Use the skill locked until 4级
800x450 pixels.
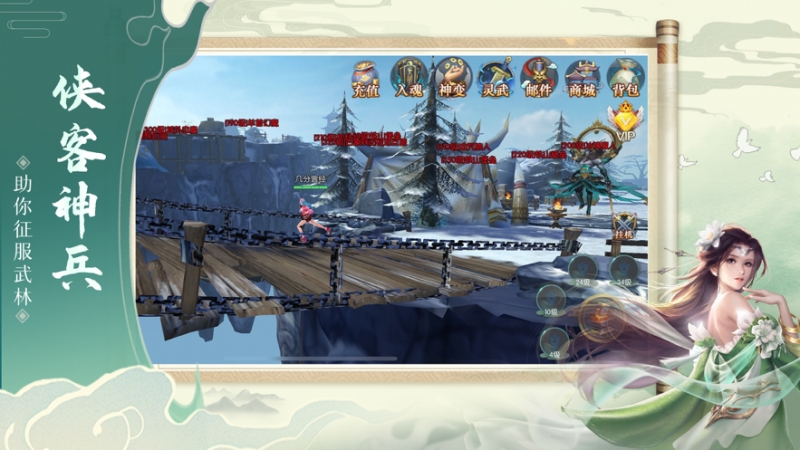pyautogui.click(x=553, y=339)
